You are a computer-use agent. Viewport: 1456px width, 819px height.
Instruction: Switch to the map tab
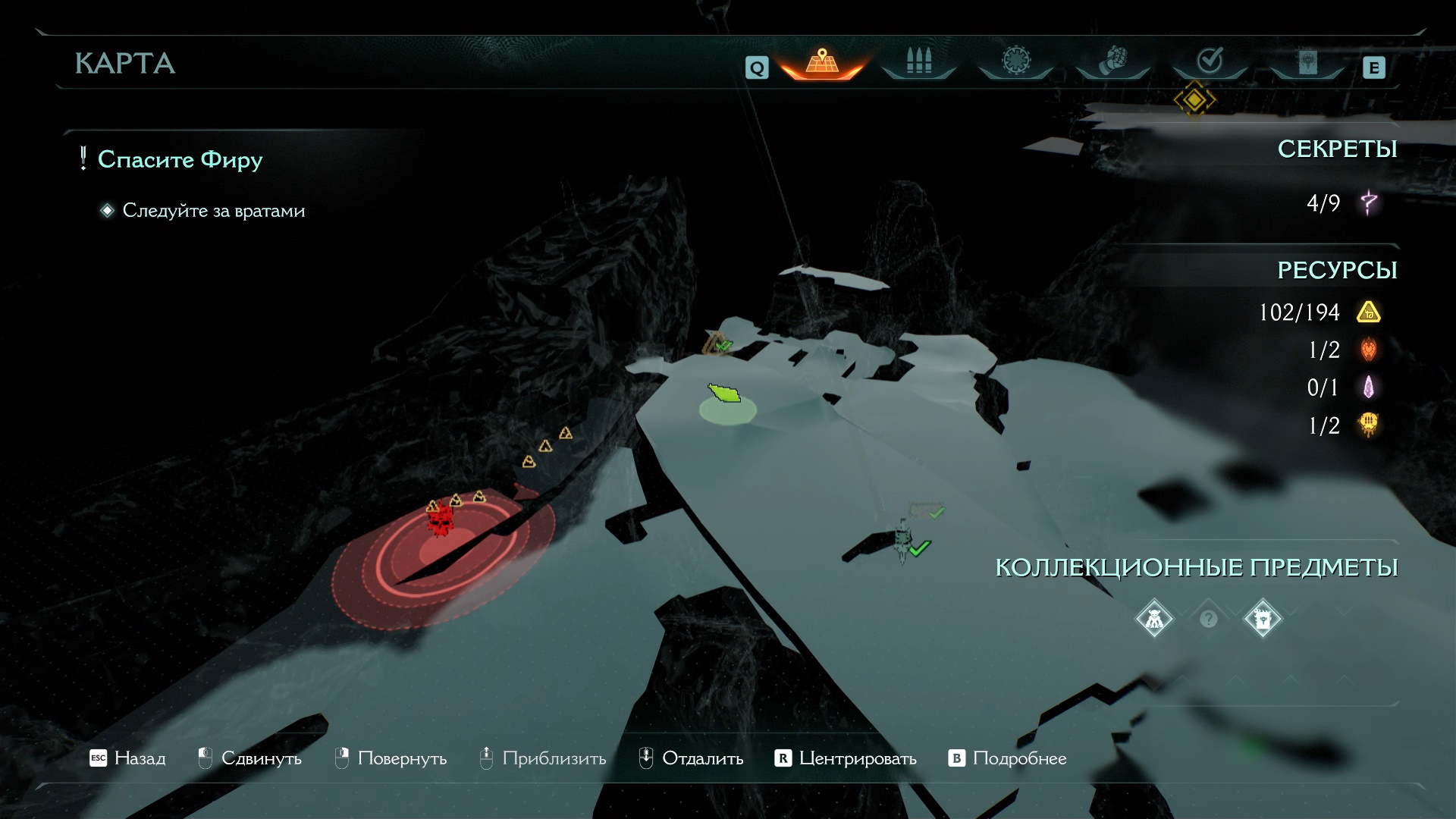821,62
